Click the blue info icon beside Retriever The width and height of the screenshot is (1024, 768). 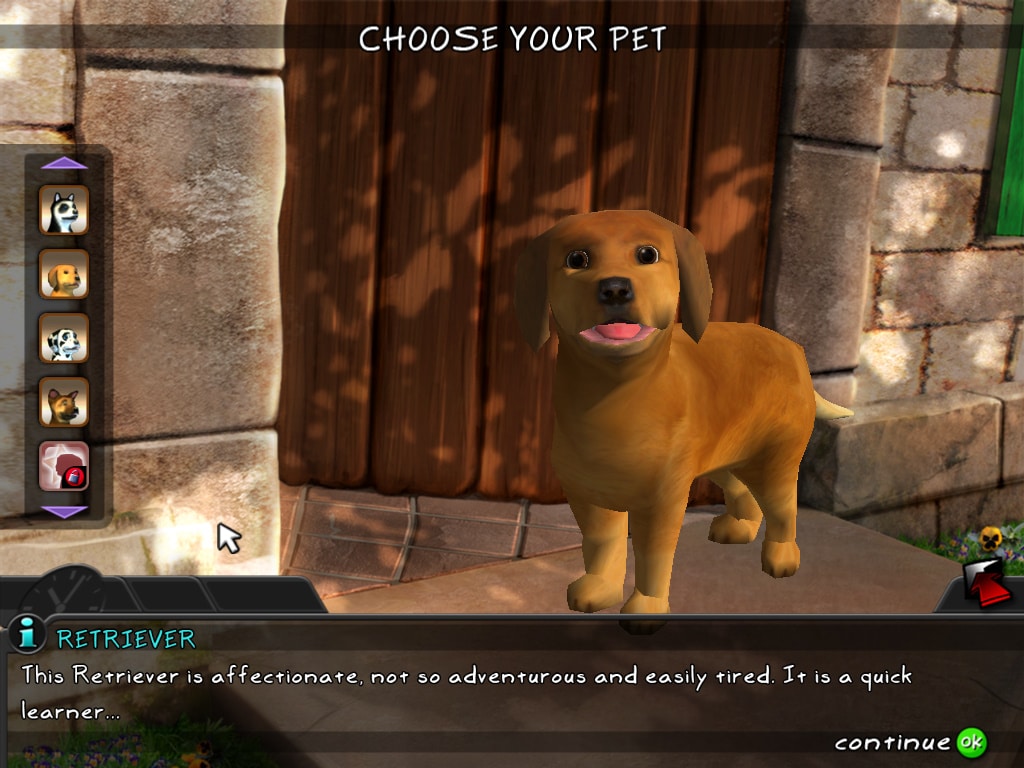[x=26, y=634]
